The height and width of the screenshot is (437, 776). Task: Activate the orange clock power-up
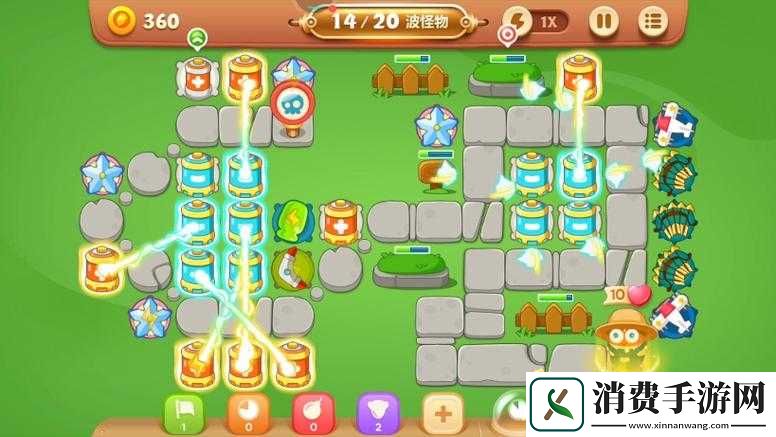[x=247, y=414]
